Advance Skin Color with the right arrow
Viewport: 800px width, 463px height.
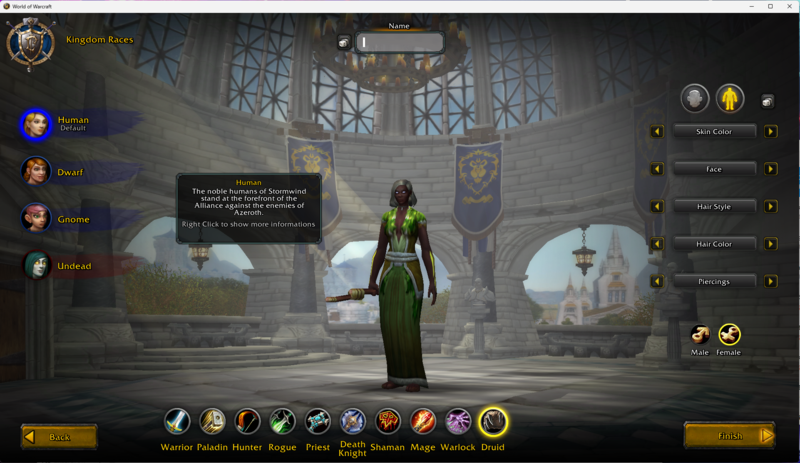pyautogui.click(x=771, y=132)
